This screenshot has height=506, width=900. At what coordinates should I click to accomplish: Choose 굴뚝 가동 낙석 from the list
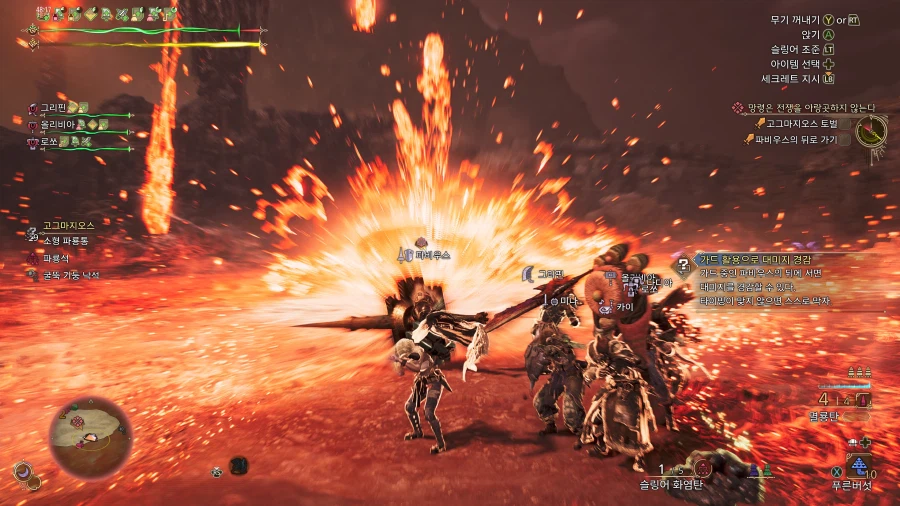(70, 275)
